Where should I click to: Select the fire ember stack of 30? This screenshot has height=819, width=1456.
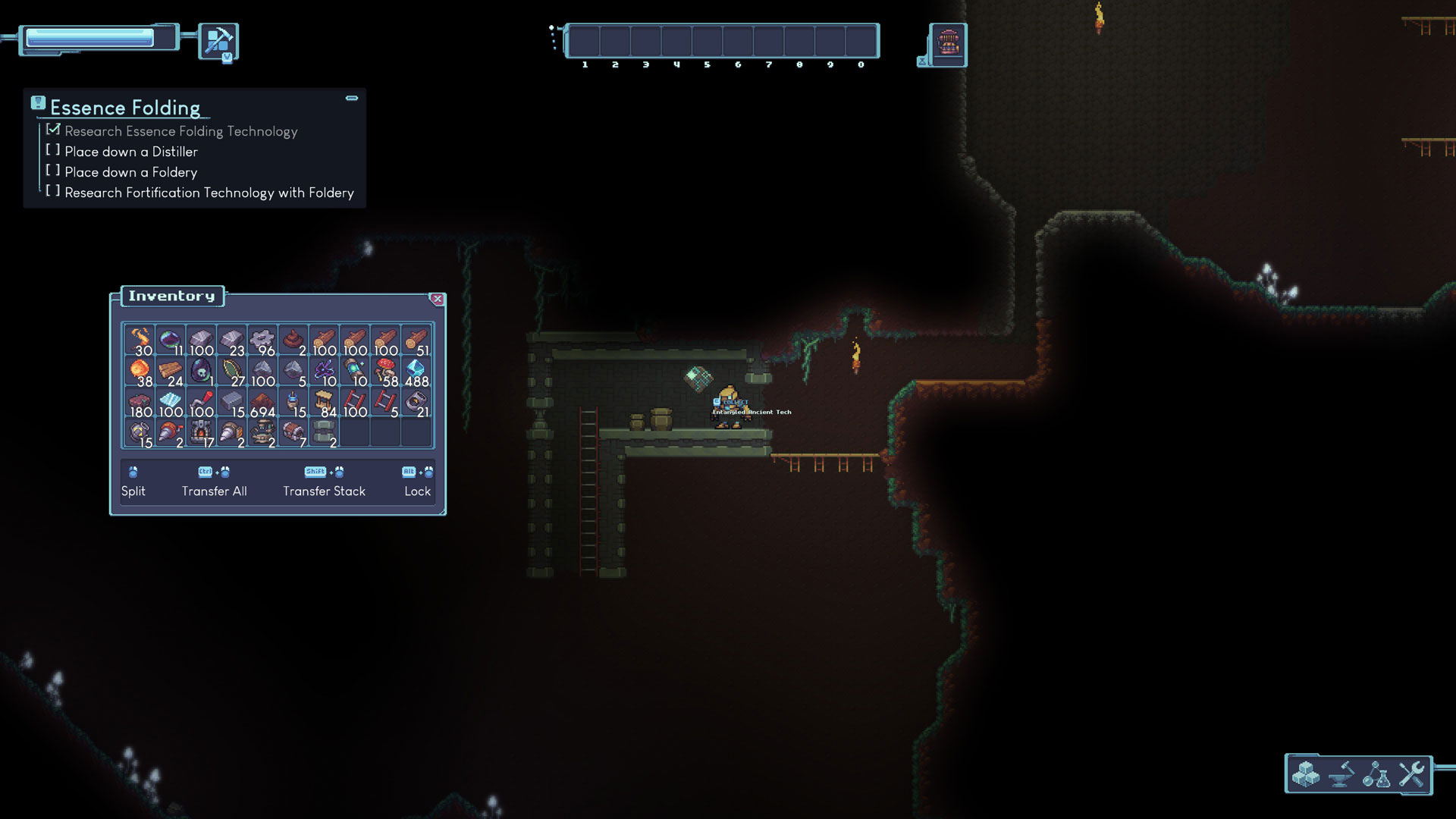pos(140,340)
